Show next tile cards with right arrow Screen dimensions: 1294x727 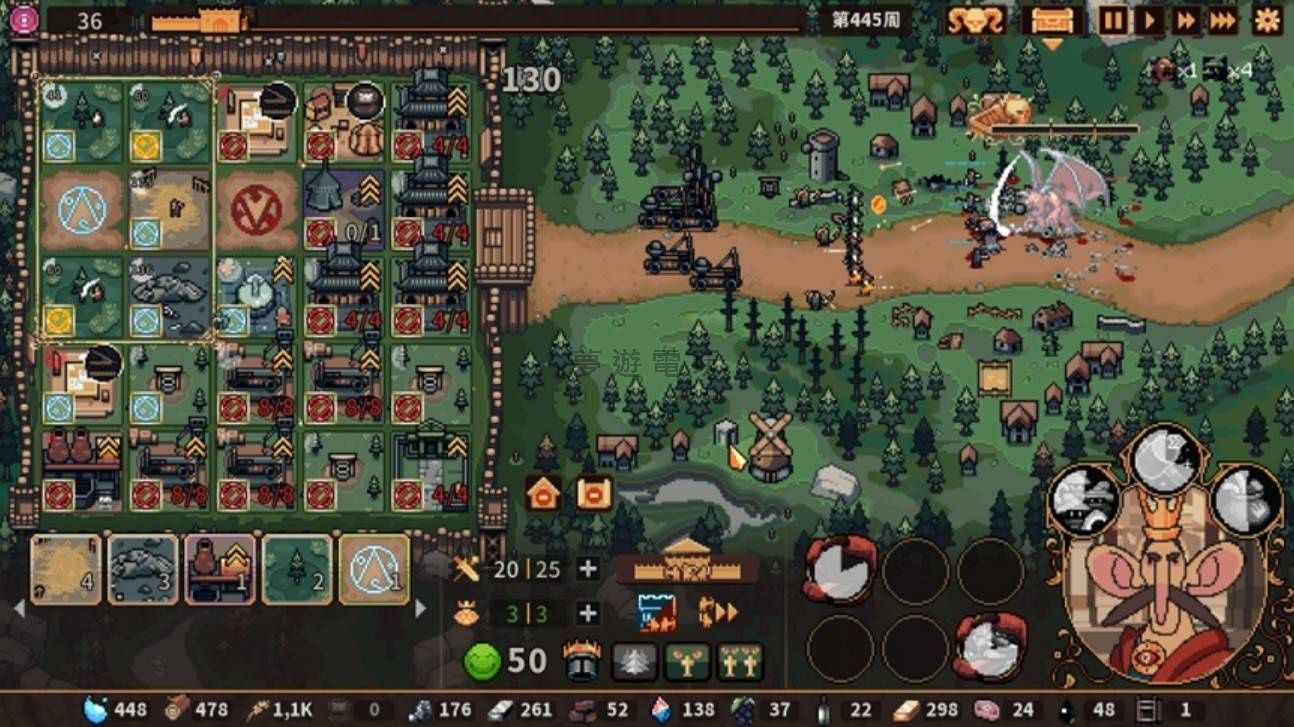point(420,607)
